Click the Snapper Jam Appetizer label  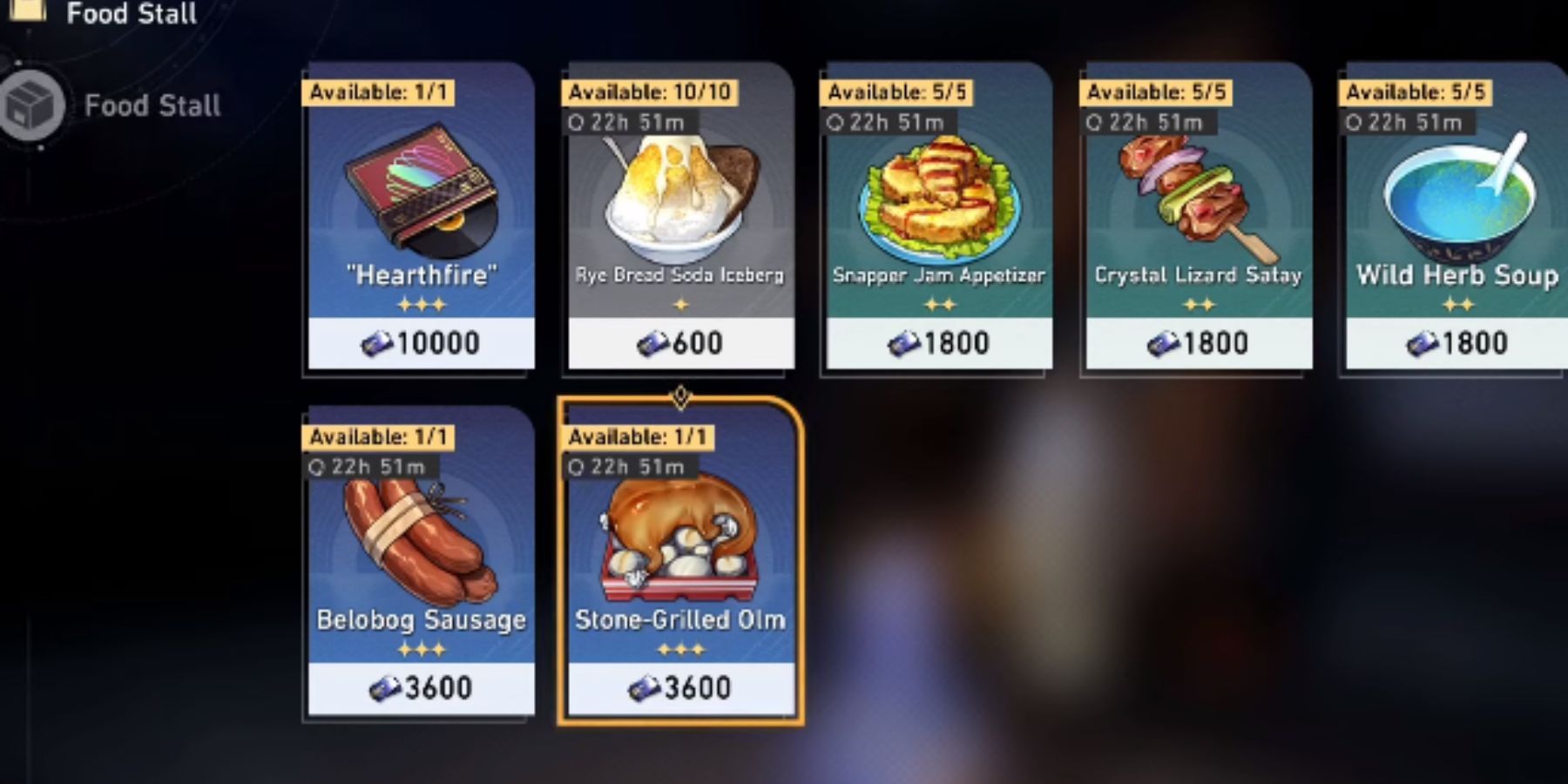tap(937, 275)
